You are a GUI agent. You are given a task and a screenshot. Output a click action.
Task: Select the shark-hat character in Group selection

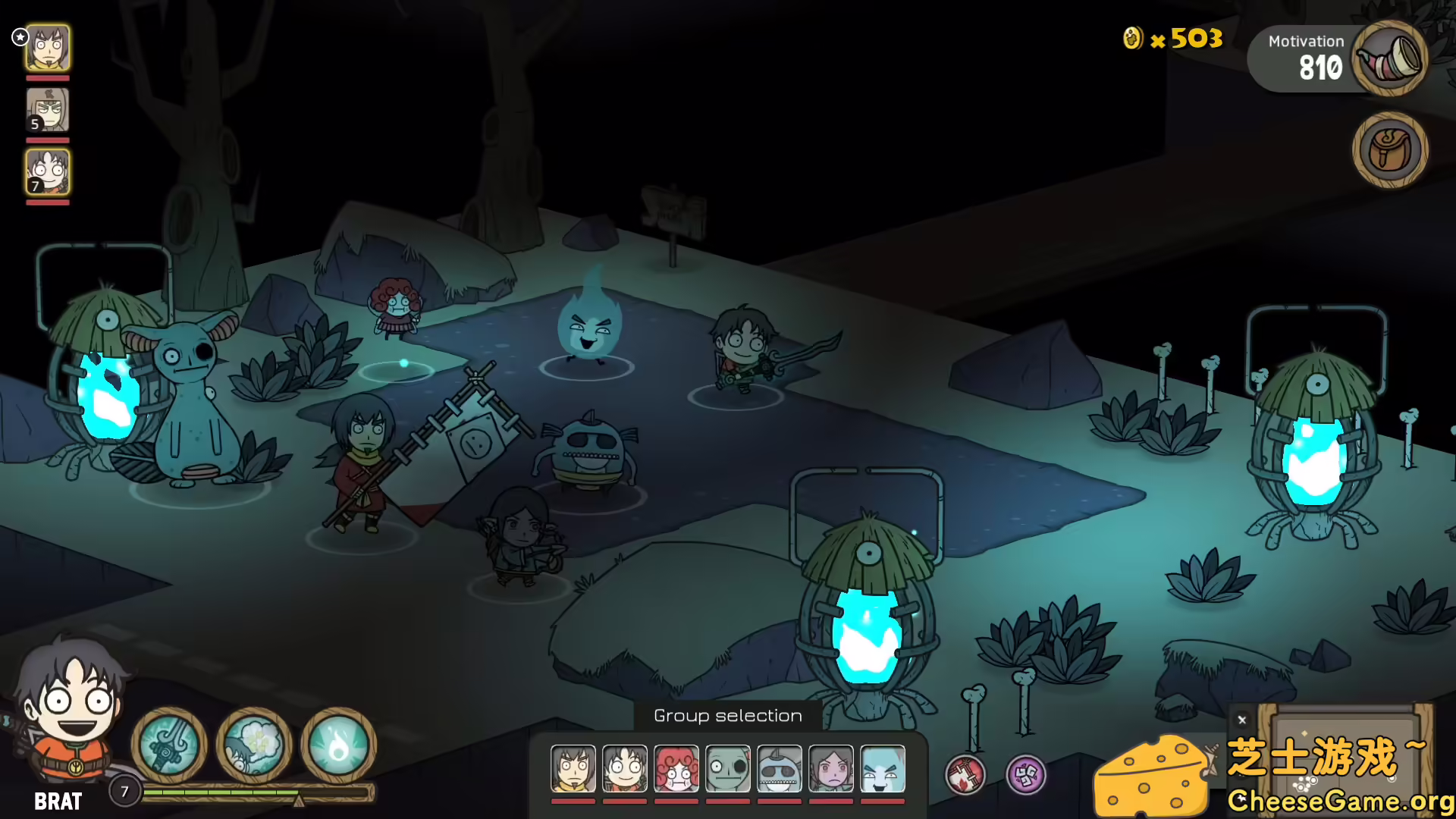pos(778,768)
